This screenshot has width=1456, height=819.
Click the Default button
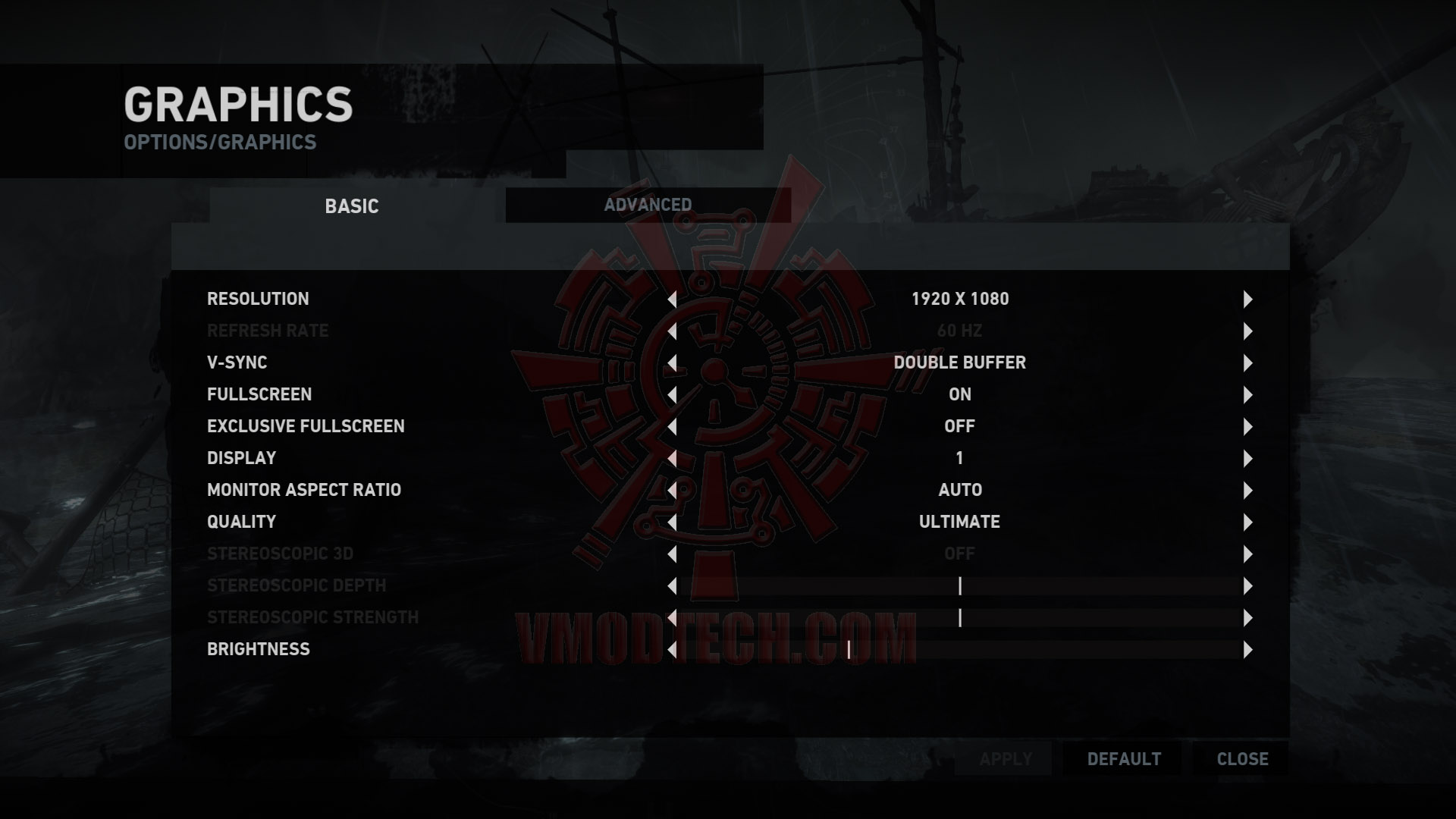pyautogui.click(x=1124, y=759)
